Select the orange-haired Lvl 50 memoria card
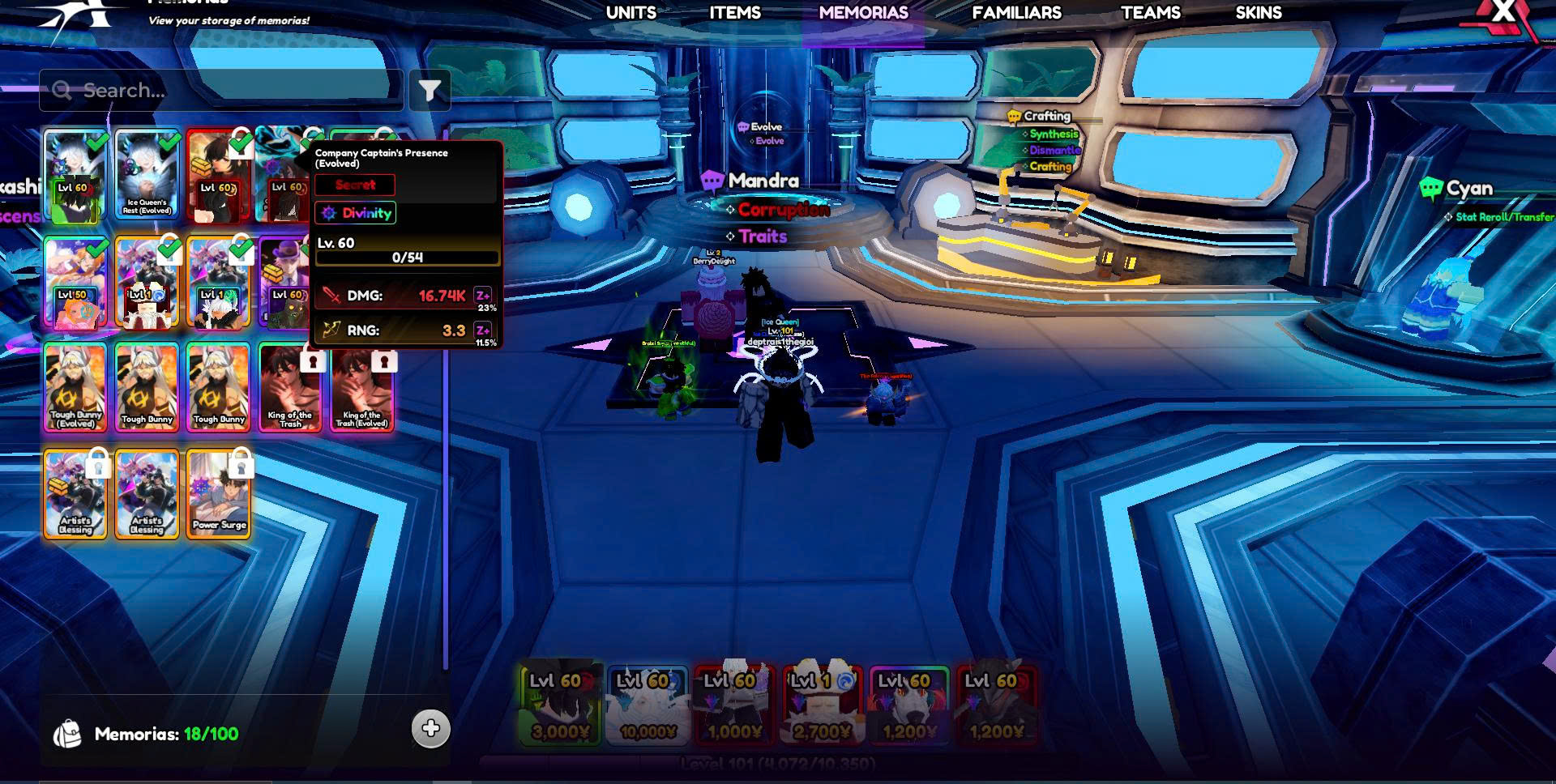Screen dimensions: 1556x784 coord(75,283)
